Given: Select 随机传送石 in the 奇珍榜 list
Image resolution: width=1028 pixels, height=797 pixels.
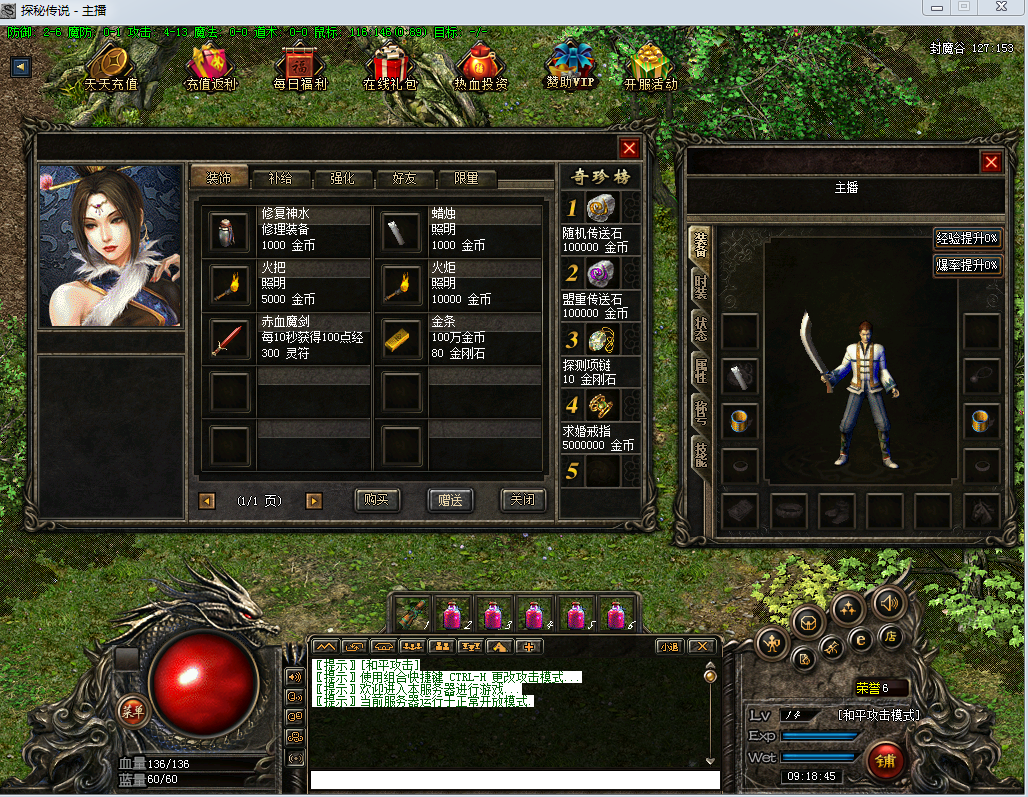Looking at the screenshot, I should tap(600, 209).
